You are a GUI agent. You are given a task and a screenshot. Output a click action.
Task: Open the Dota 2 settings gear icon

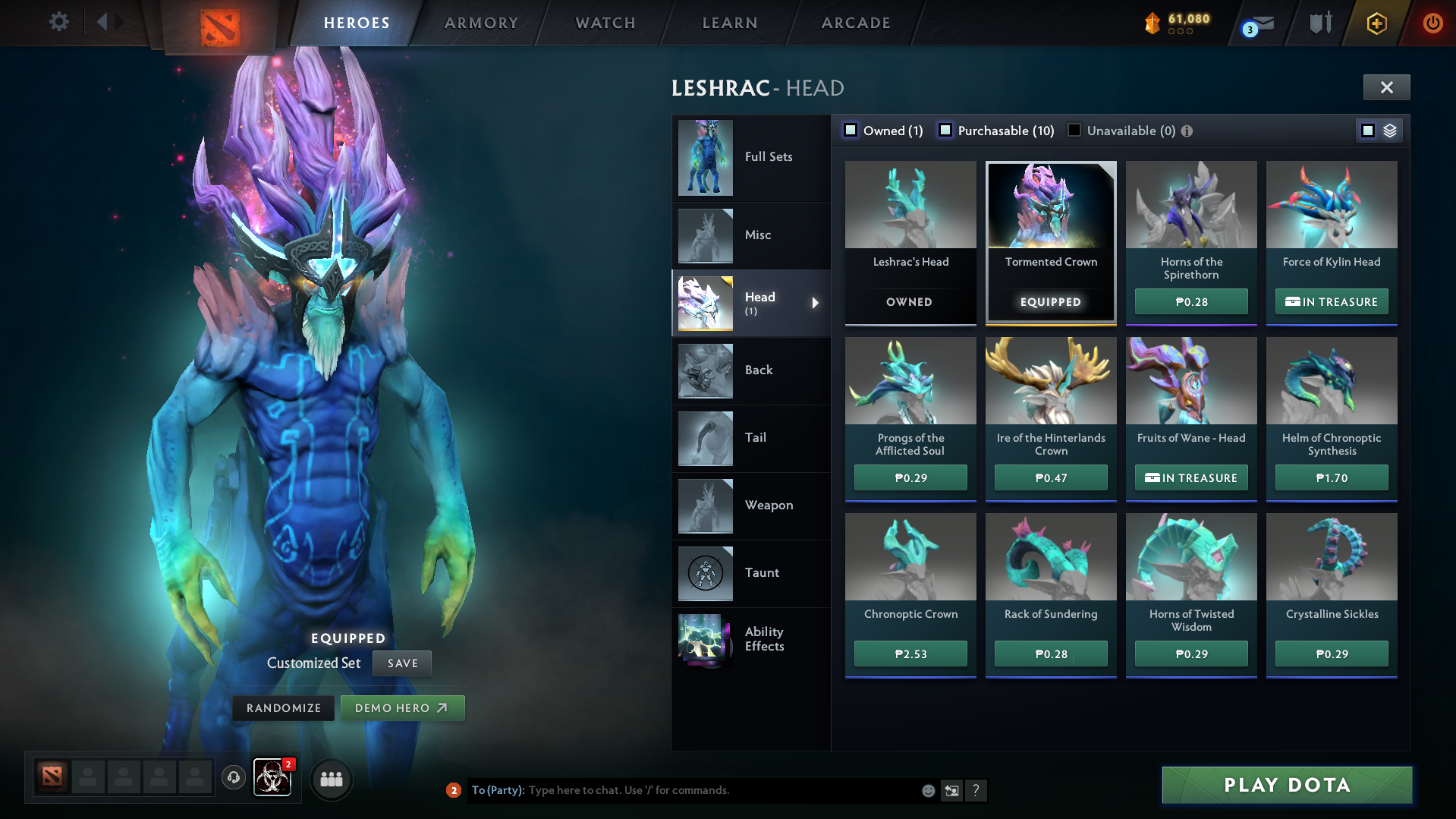tap(59, 22)
